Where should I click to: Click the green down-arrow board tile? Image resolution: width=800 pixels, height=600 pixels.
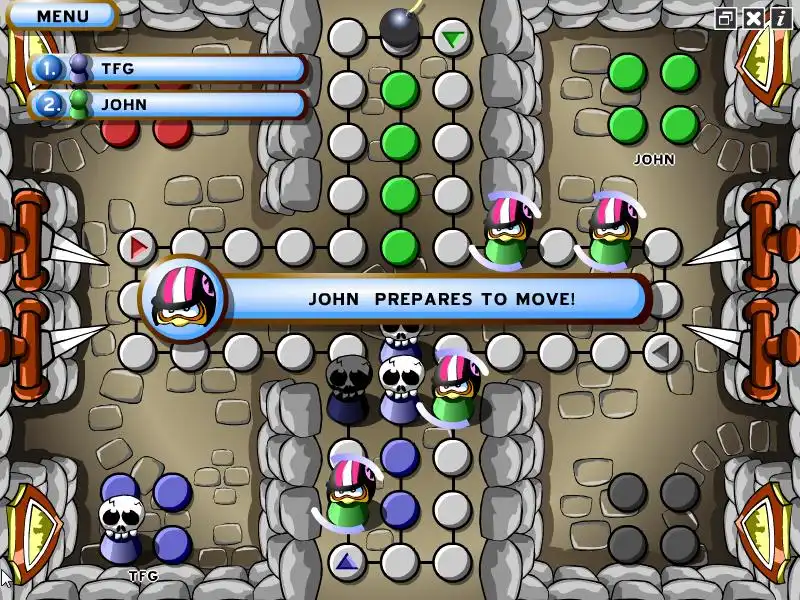[x=453, y=39]
